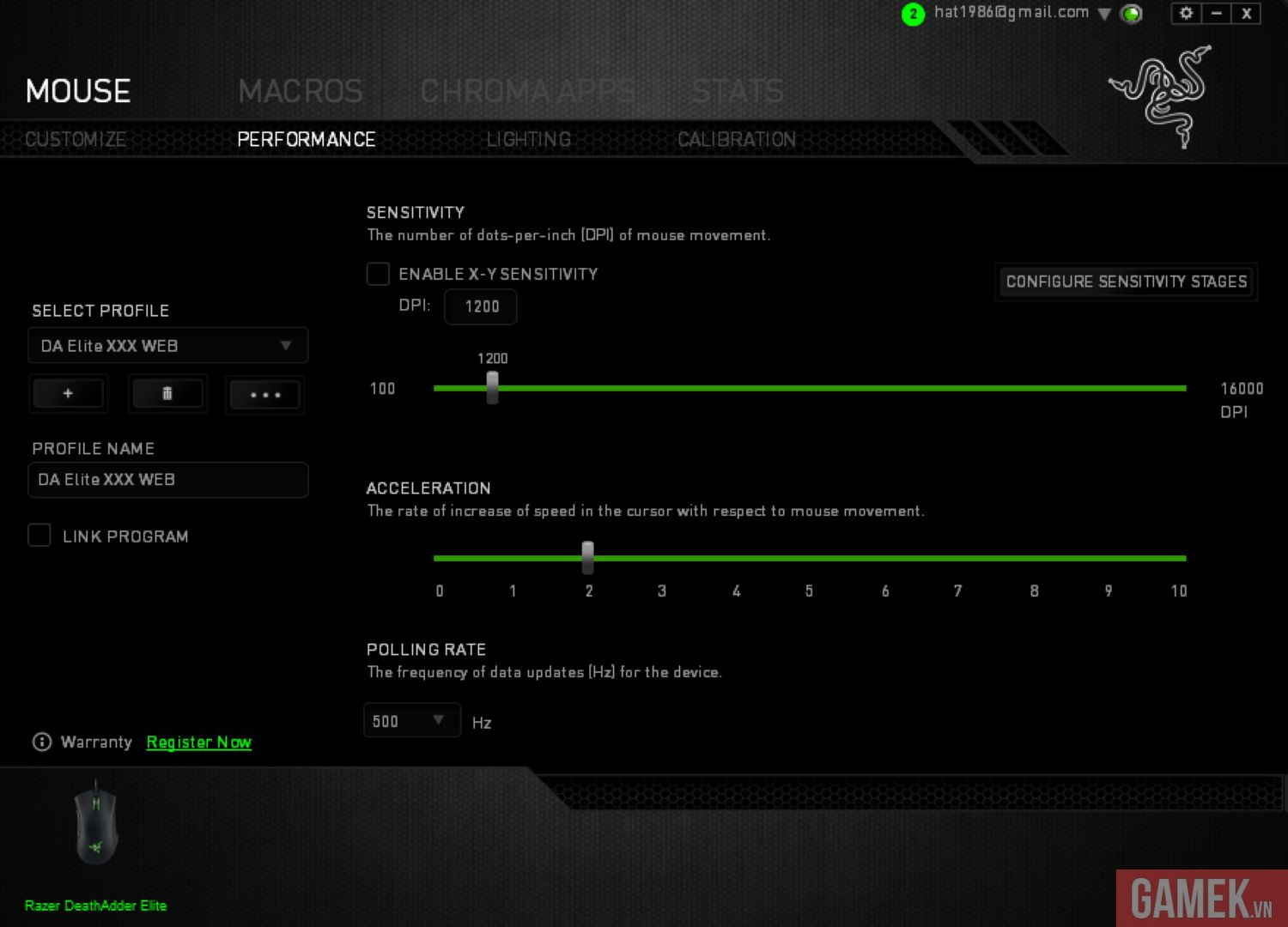This screenshot has height=927, width=1288.
Task: Switch to the Macros tab
Action: point(300,91)
